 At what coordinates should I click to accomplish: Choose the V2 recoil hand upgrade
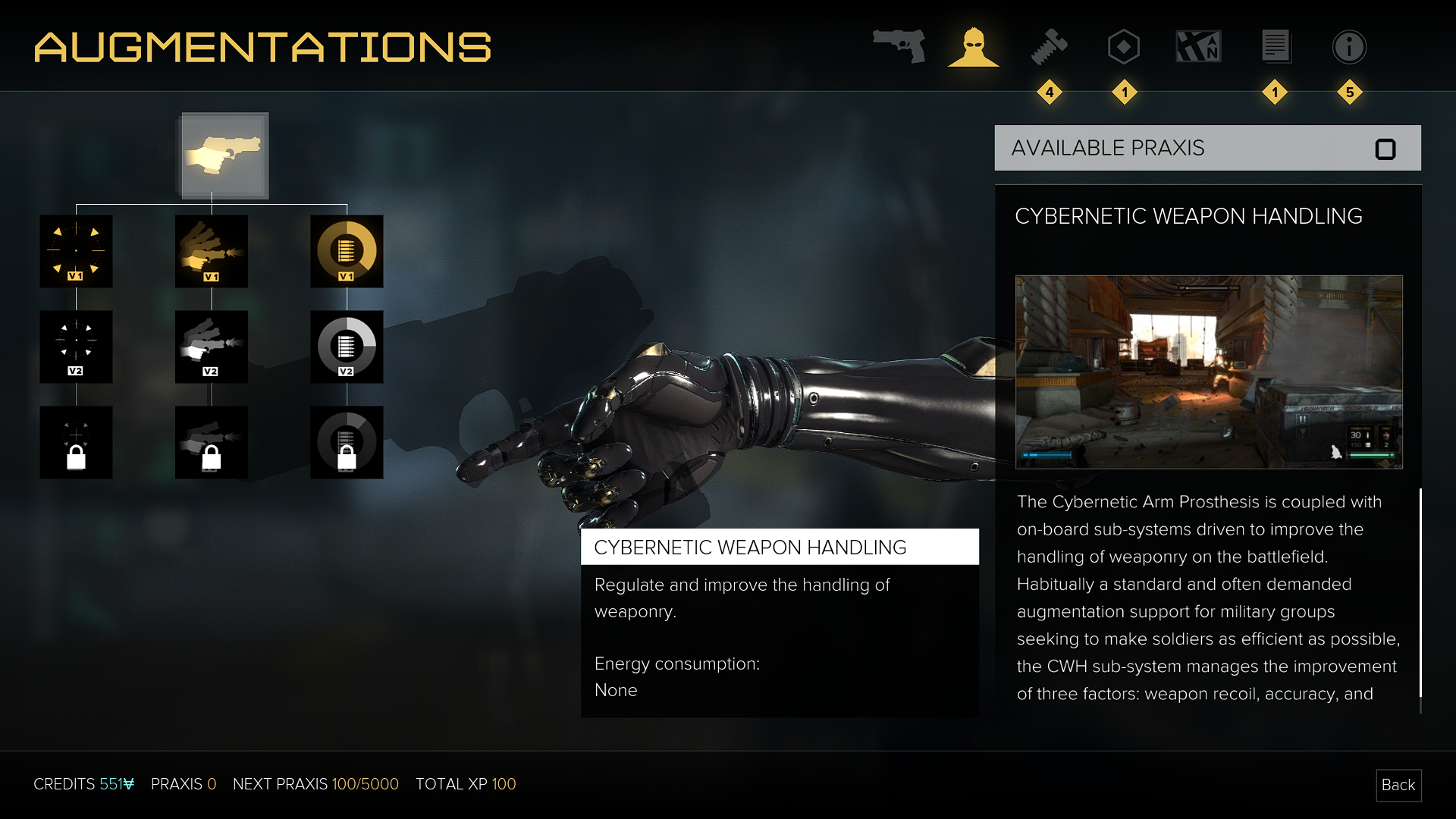pos(212,347)
